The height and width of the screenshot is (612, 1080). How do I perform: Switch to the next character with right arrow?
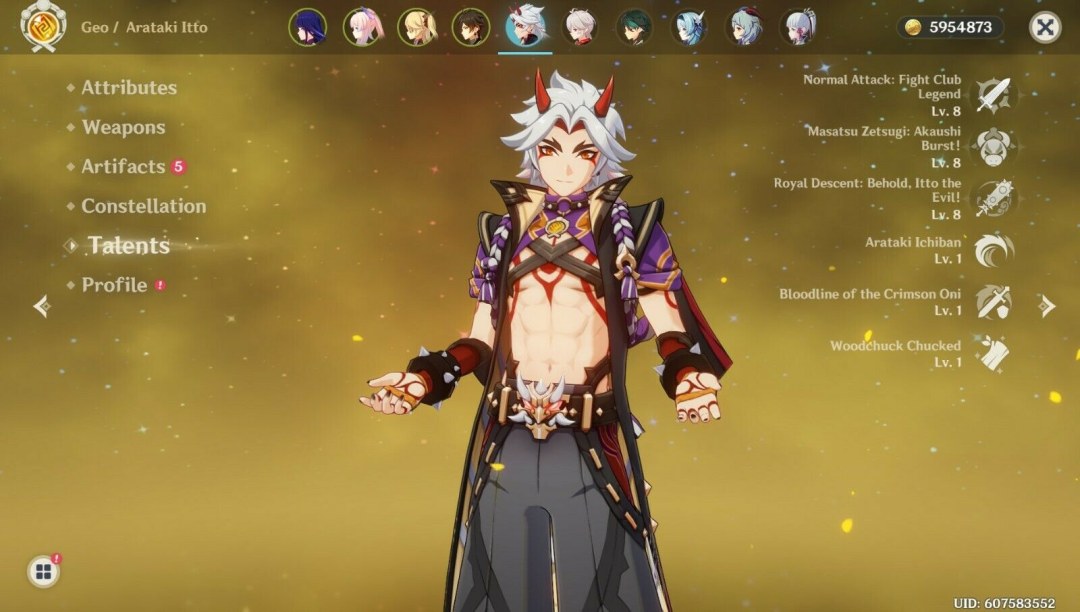[1047, 306]
